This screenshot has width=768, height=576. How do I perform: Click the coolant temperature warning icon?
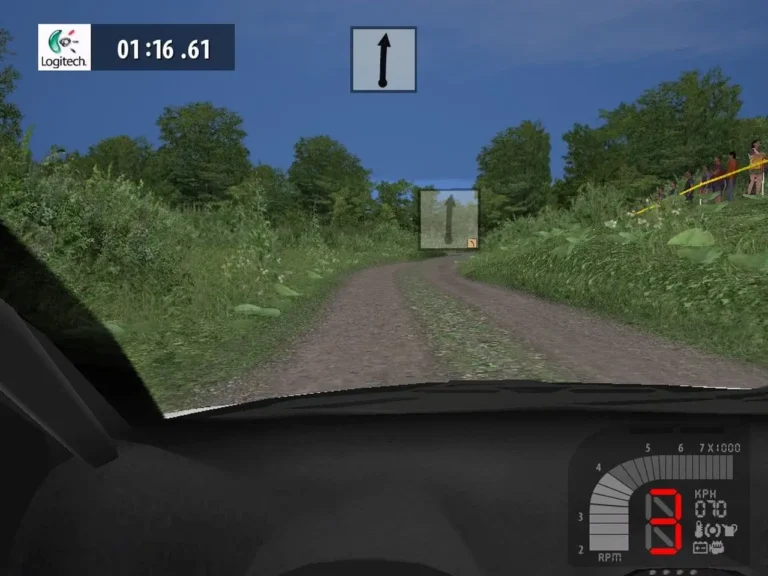(x=700, y=530)
